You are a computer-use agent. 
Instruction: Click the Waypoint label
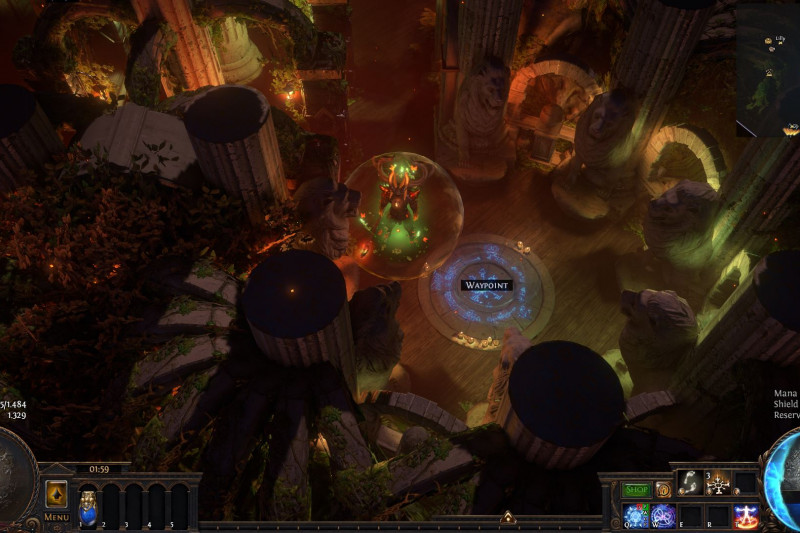487,285
